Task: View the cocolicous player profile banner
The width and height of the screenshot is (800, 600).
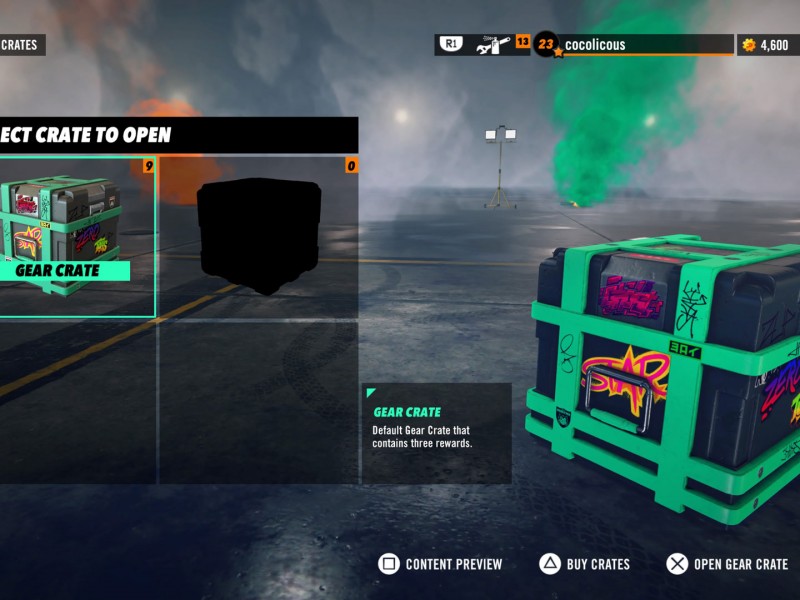Action: point(634,45)
